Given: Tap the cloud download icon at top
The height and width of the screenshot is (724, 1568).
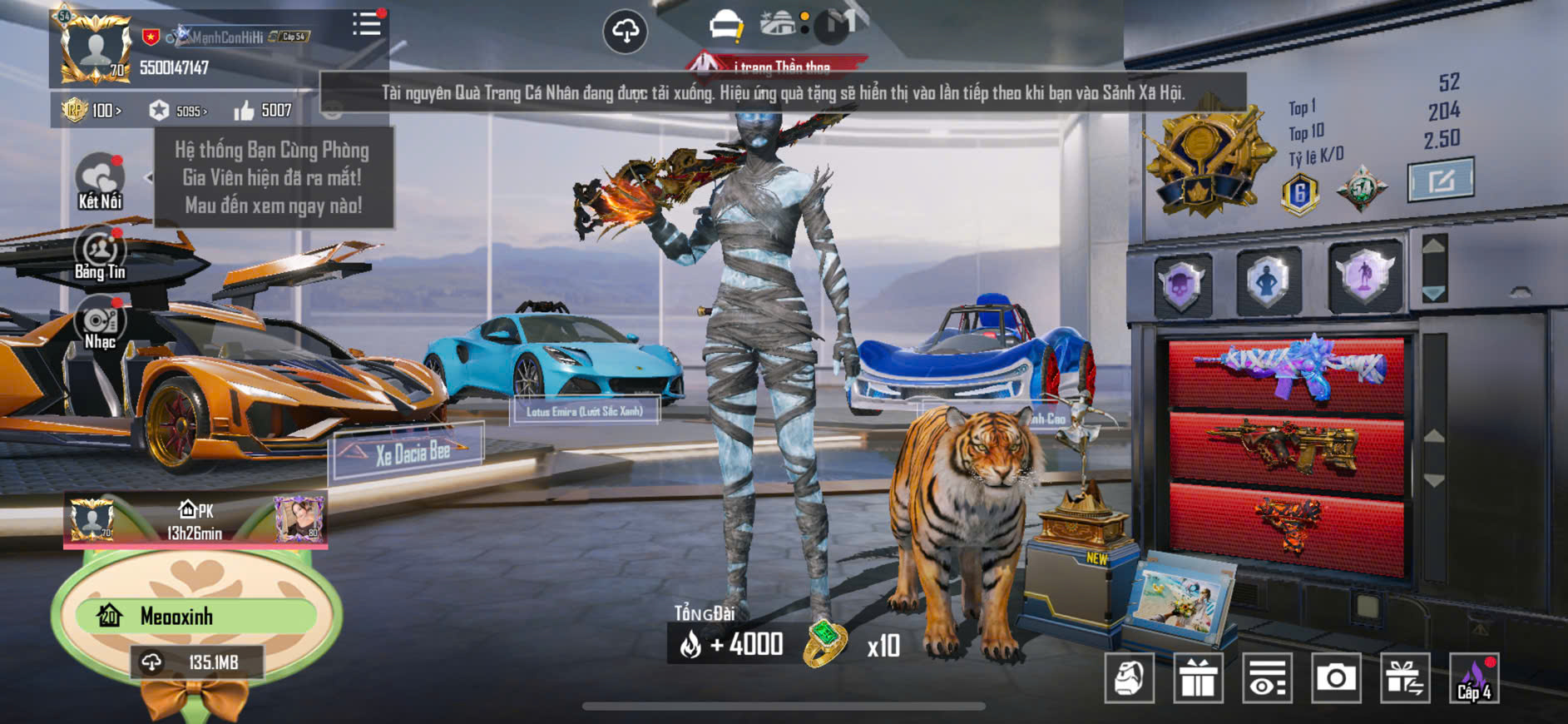Looking at the screenshot, I should (625, 32).
